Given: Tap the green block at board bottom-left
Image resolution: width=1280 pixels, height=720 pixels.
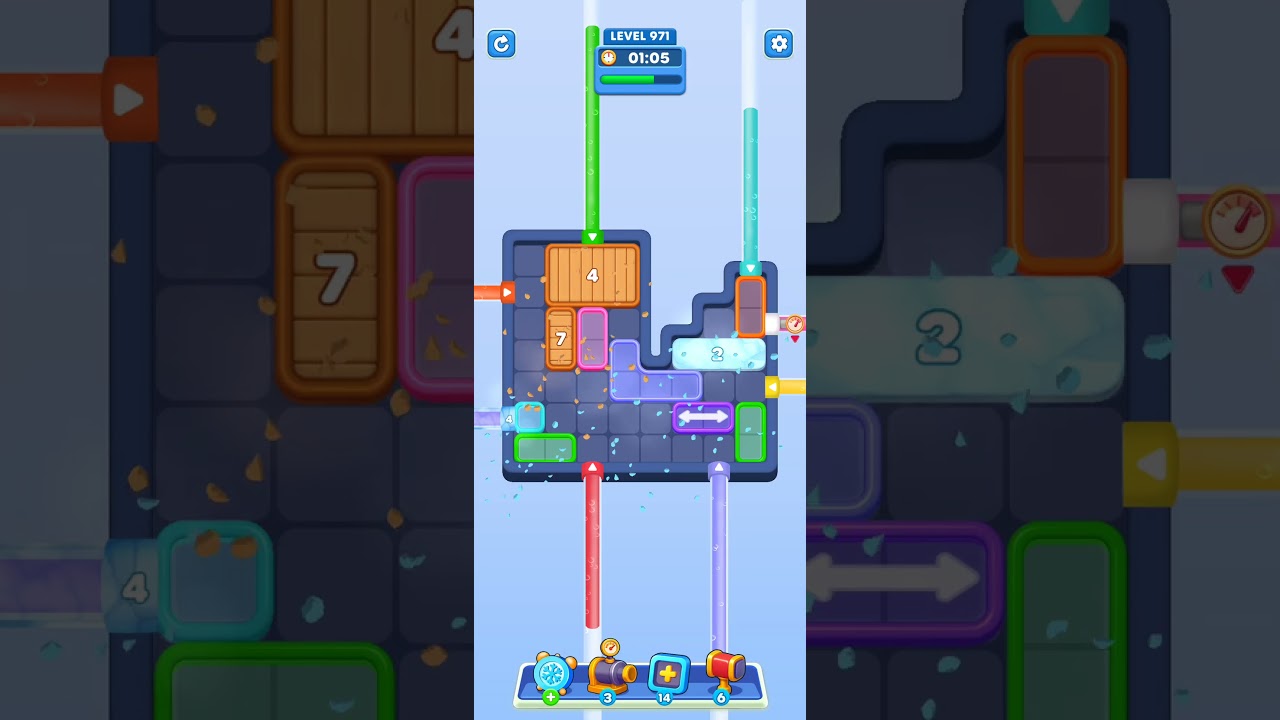Looking at the screenshot, I should click(x=543, y=449).
